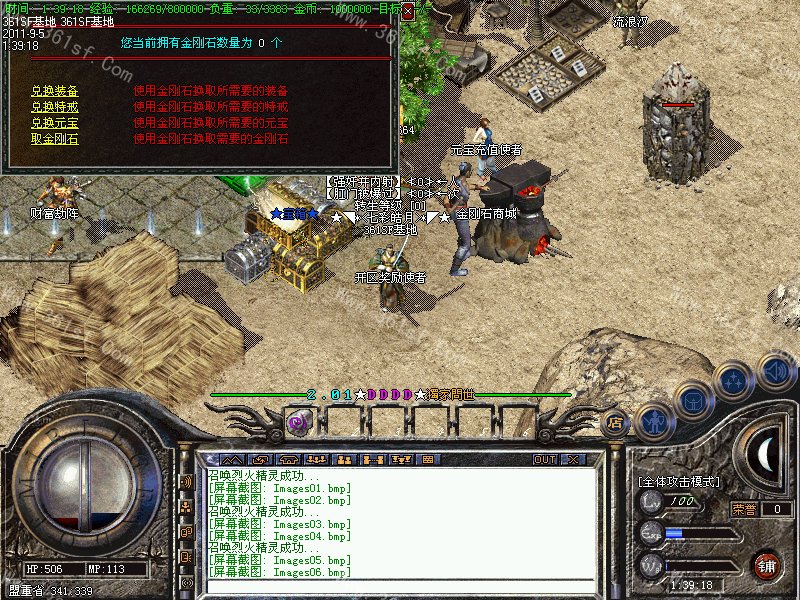The height and width of the screenshot is (600, 800).
Task: Click the 取金刚石 dialogue link
Action: click(54, 138)
